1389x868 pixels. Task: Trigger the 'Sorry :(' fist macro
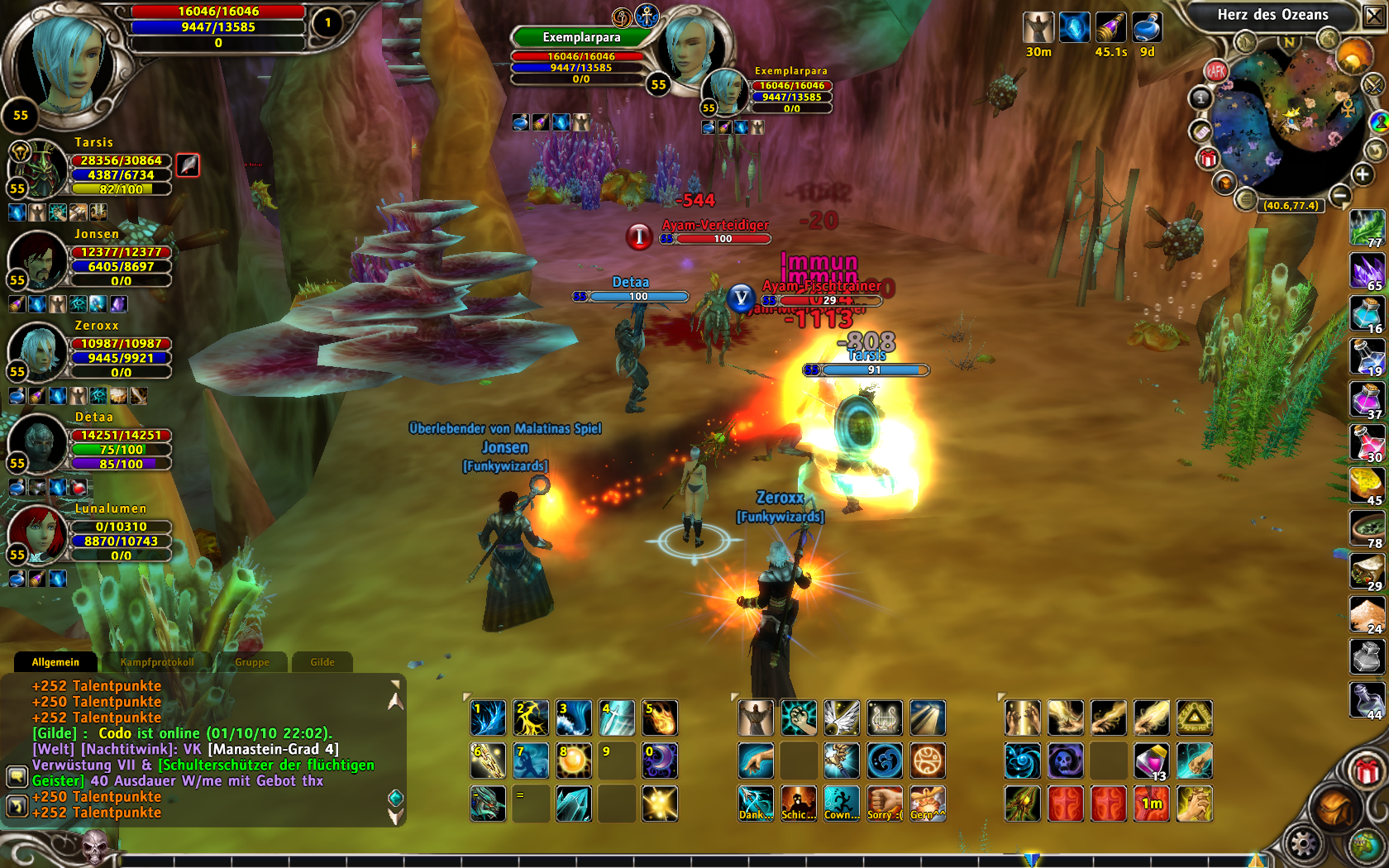pyautogui.click(x=885, y=804)
